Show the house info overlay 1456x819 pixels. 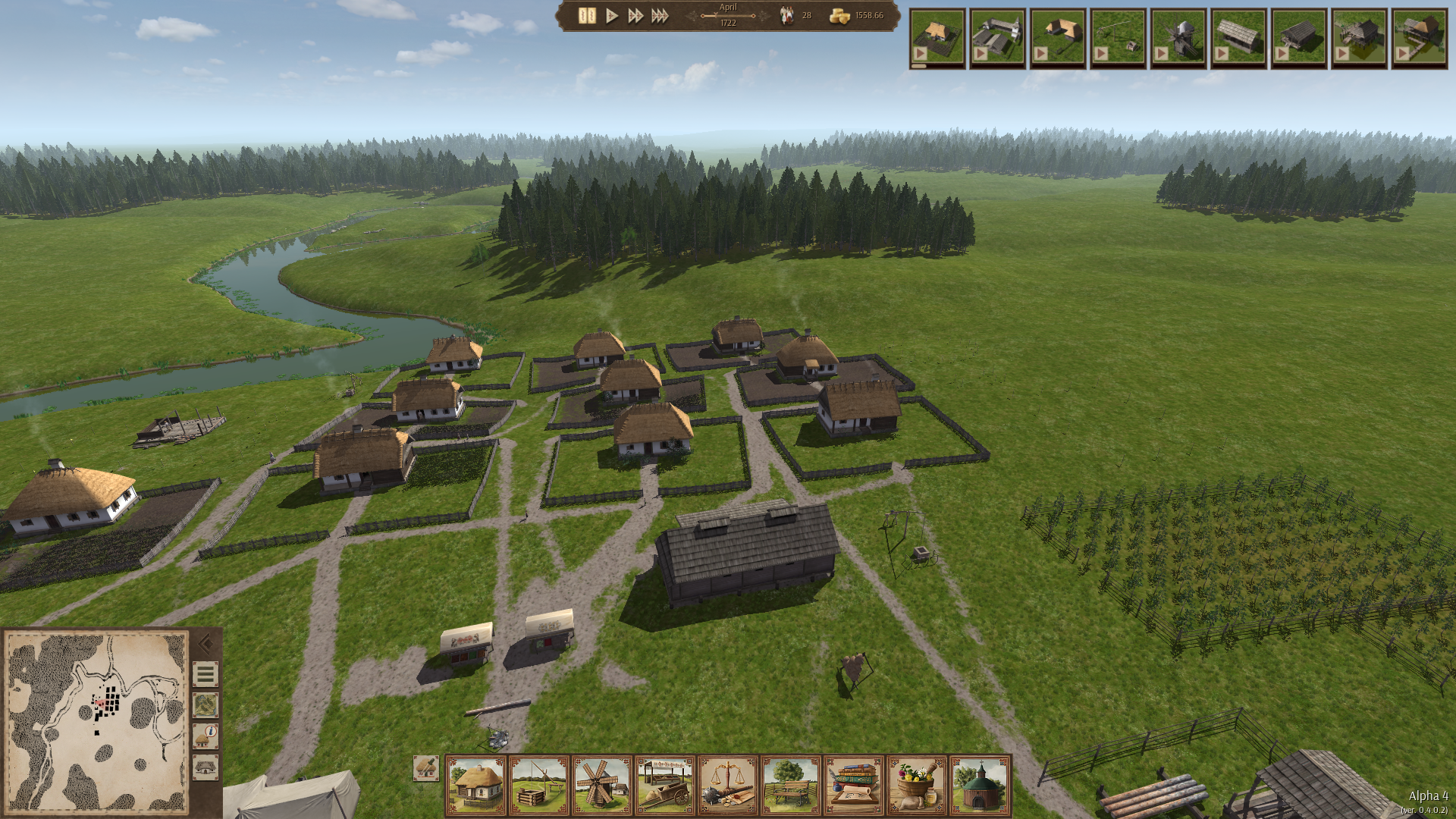pos(206,736)
